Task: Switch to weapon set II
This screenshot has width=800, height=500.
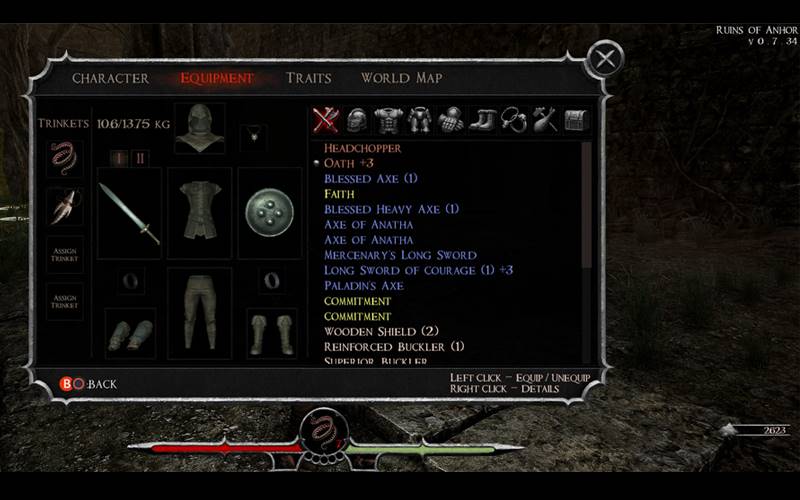Action: [x=140, y=158]
